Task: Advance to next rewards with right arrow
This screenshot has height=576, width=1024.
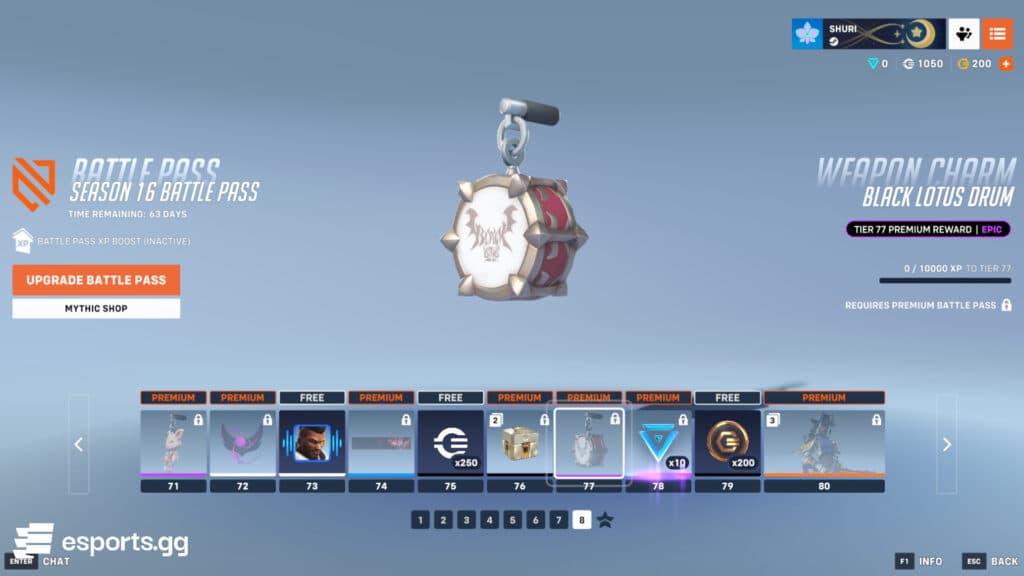Action: (947, 444)
